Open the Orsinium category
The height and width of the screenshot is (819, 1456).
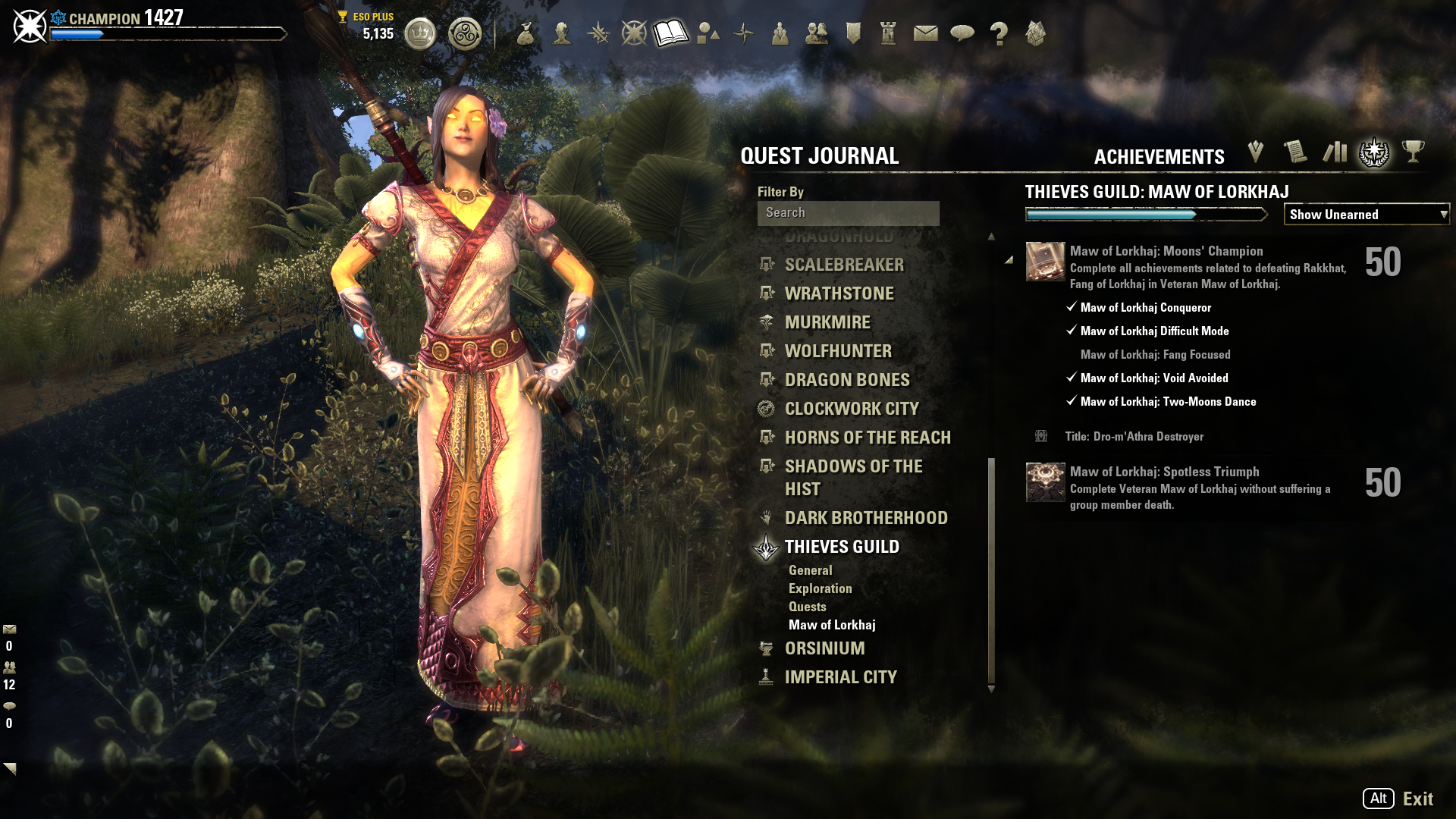click(824, 648)
